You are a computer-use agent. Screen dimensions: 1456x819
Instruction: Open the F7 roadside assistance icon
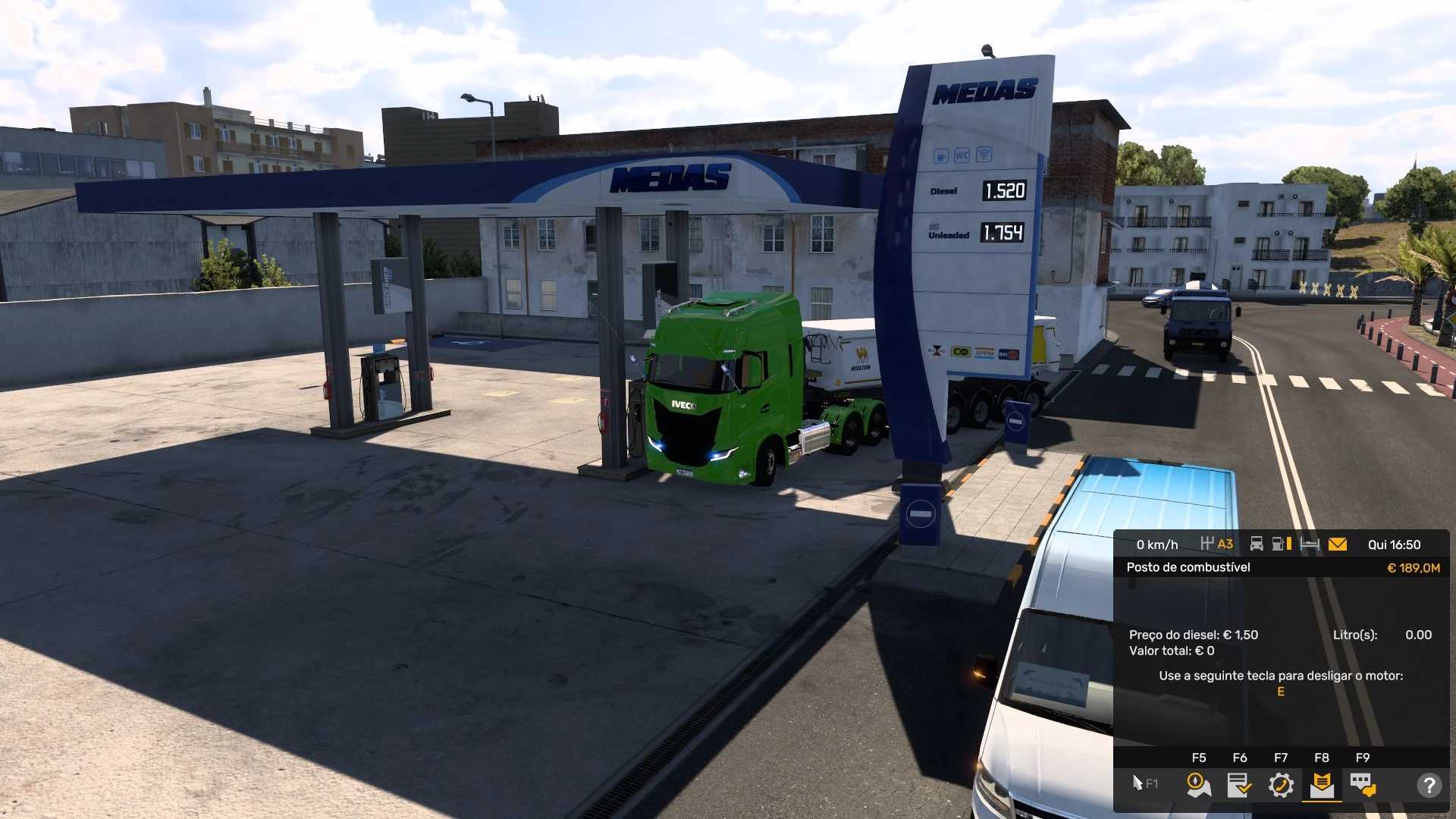(1282, 785)
